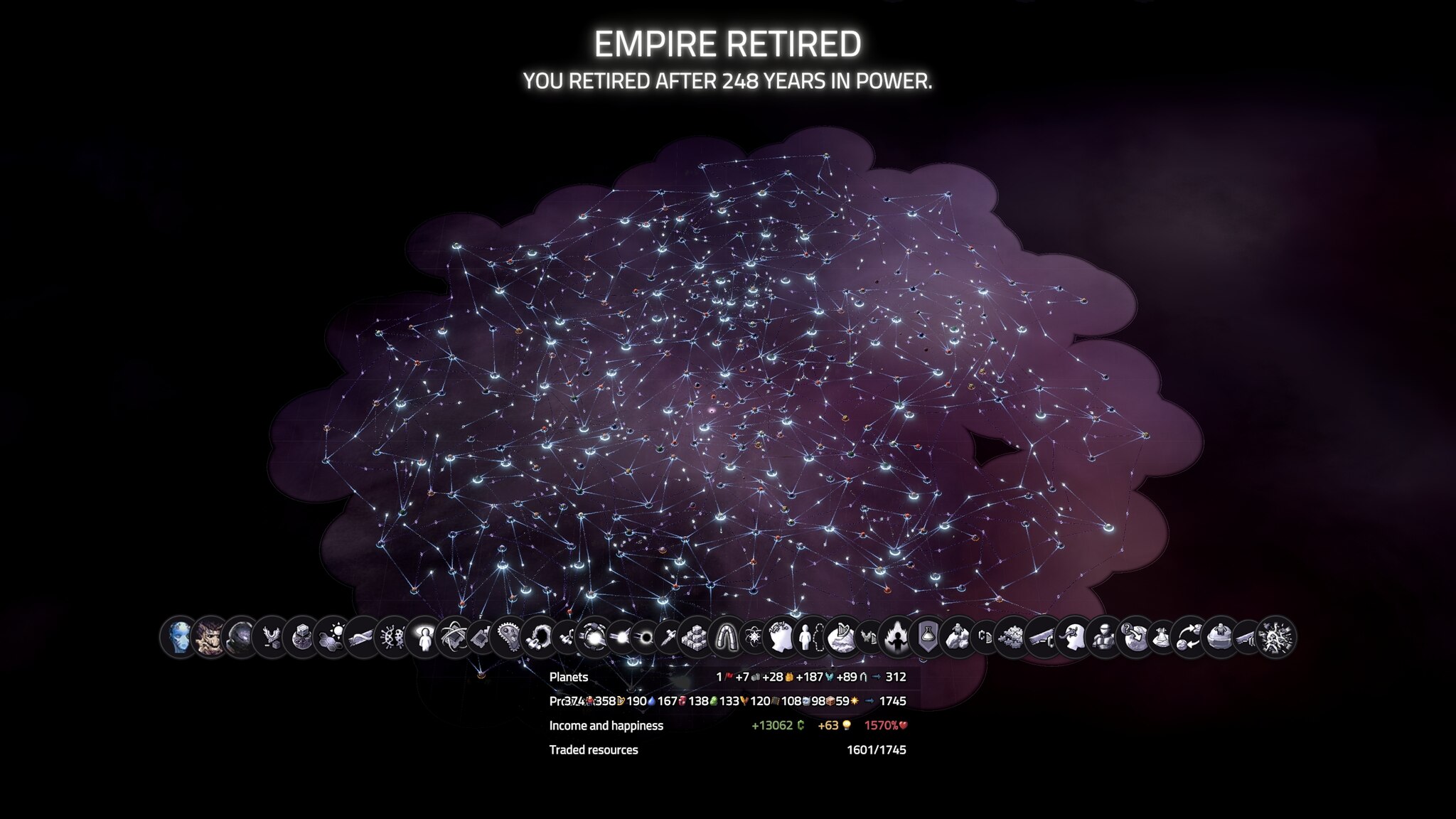The image size is (1456, 819).
Task: Inspect the planet with question mark icon
Action: [x=1133, y=636]
